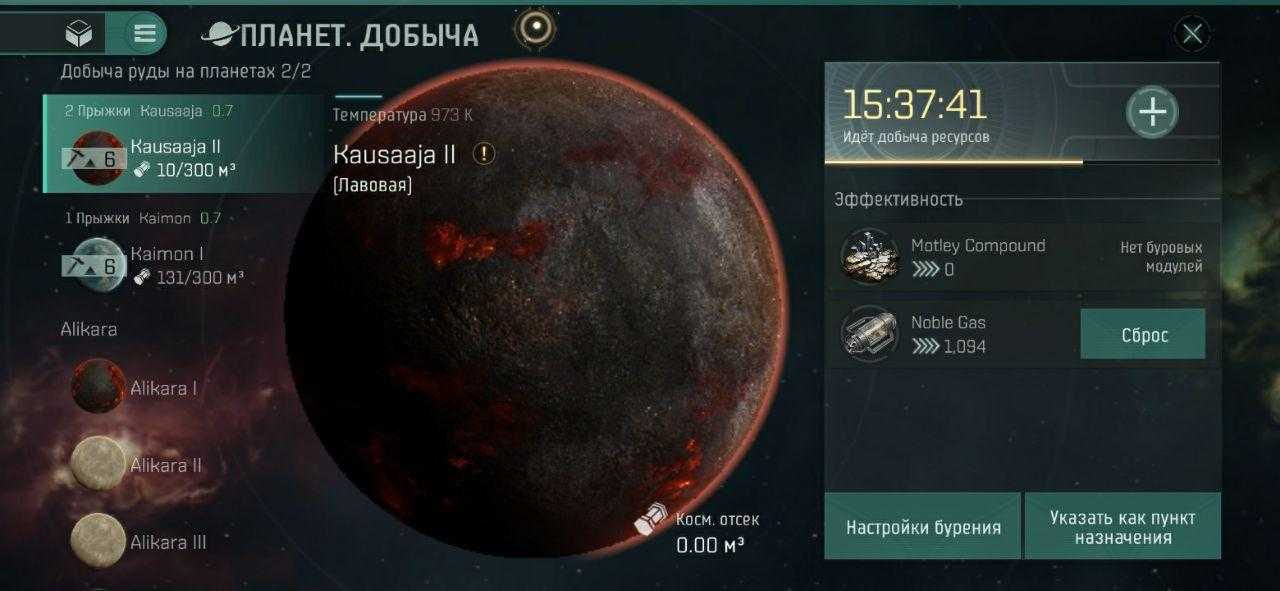Select Kaimon I mining entry
The image size is (1280, 591).
coord(185,255)
